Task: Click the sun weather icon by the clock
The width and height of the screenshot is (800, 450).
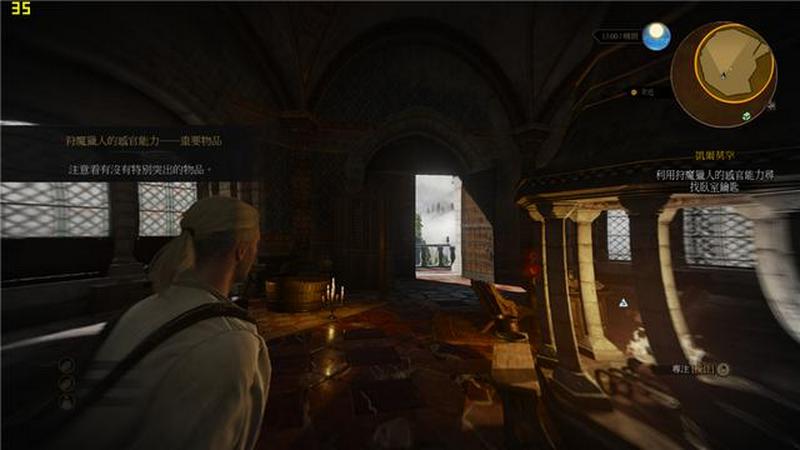Action: point(656,38)
